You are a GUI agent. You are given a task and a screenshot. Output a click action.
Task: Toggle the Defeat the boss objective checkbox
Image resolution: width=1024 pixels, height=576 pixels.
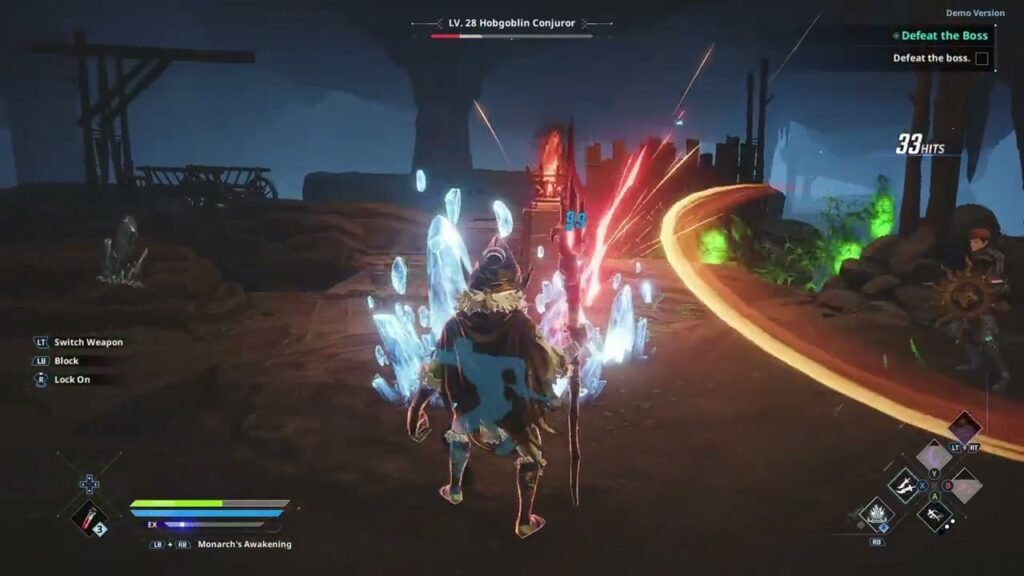click(982, 58)
